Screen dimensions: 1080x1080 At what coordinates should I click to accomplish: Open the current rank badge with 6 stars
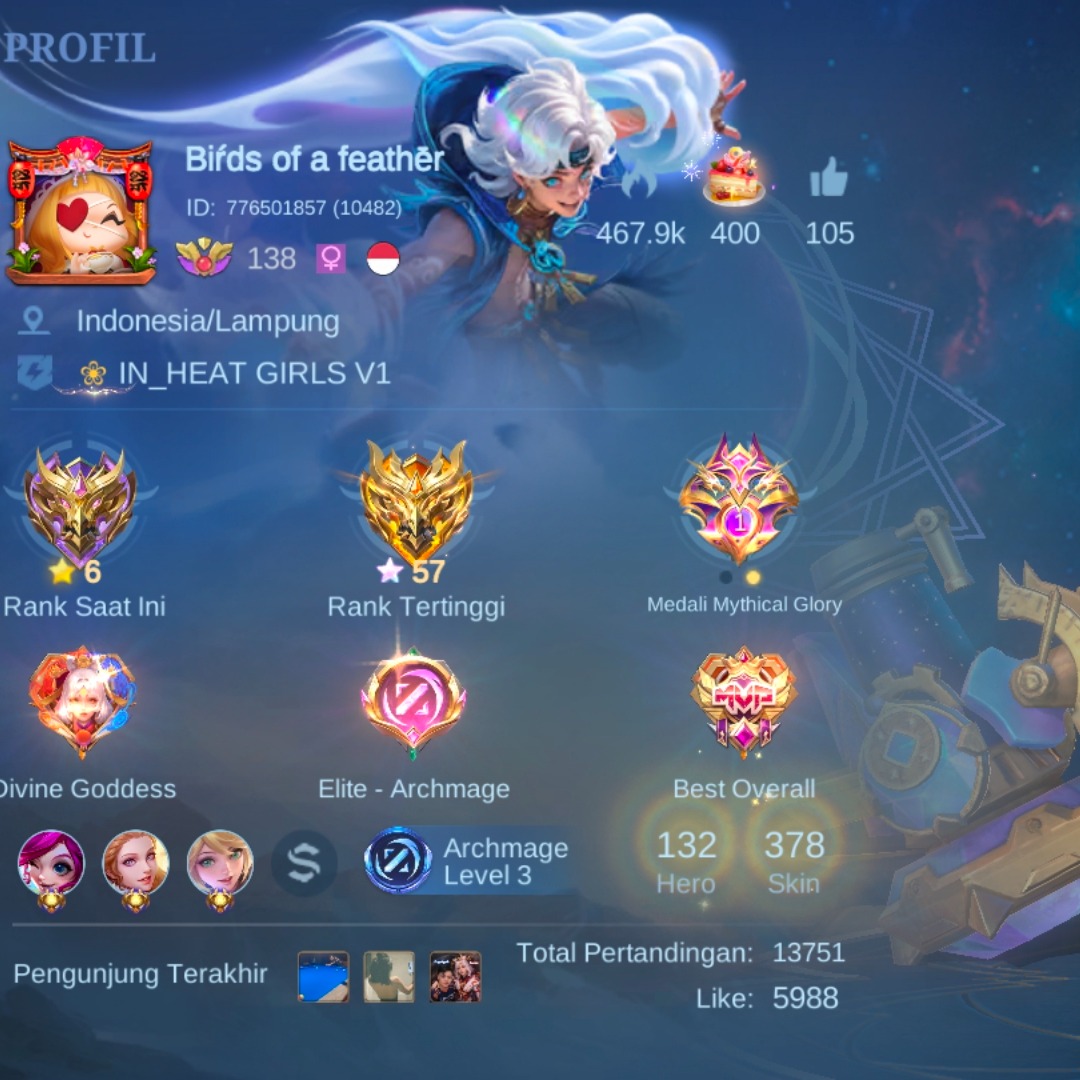pyautogui.click(x=80, y=505)
